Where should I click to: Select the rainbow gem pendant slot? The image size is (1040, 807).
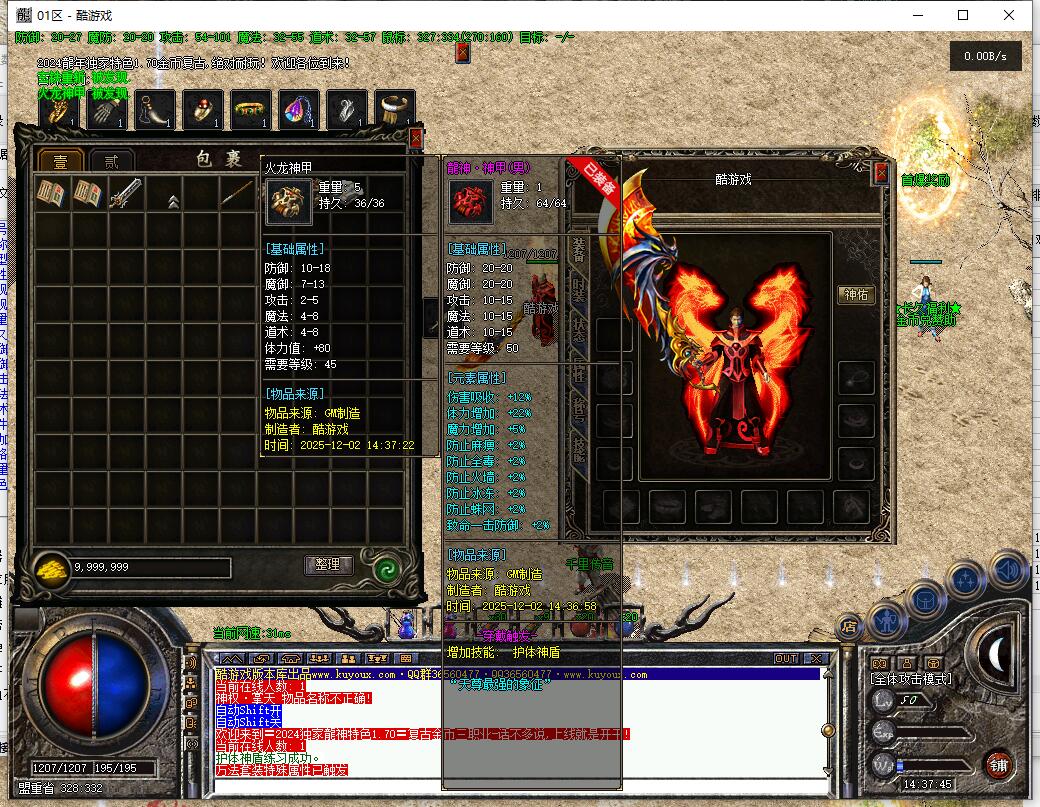tap(299, 110)
